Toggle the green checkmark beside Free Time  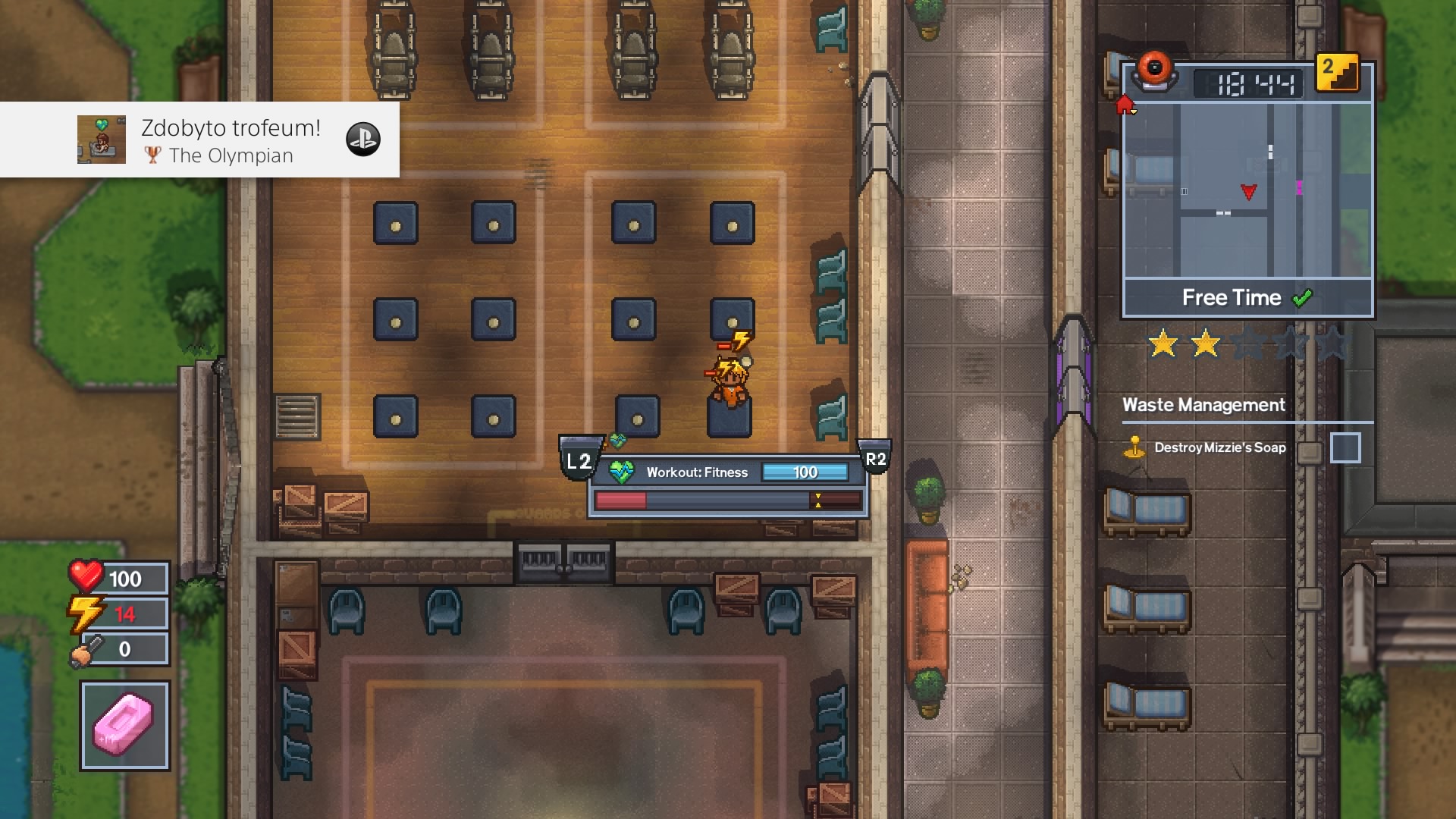coord(1301,298)
